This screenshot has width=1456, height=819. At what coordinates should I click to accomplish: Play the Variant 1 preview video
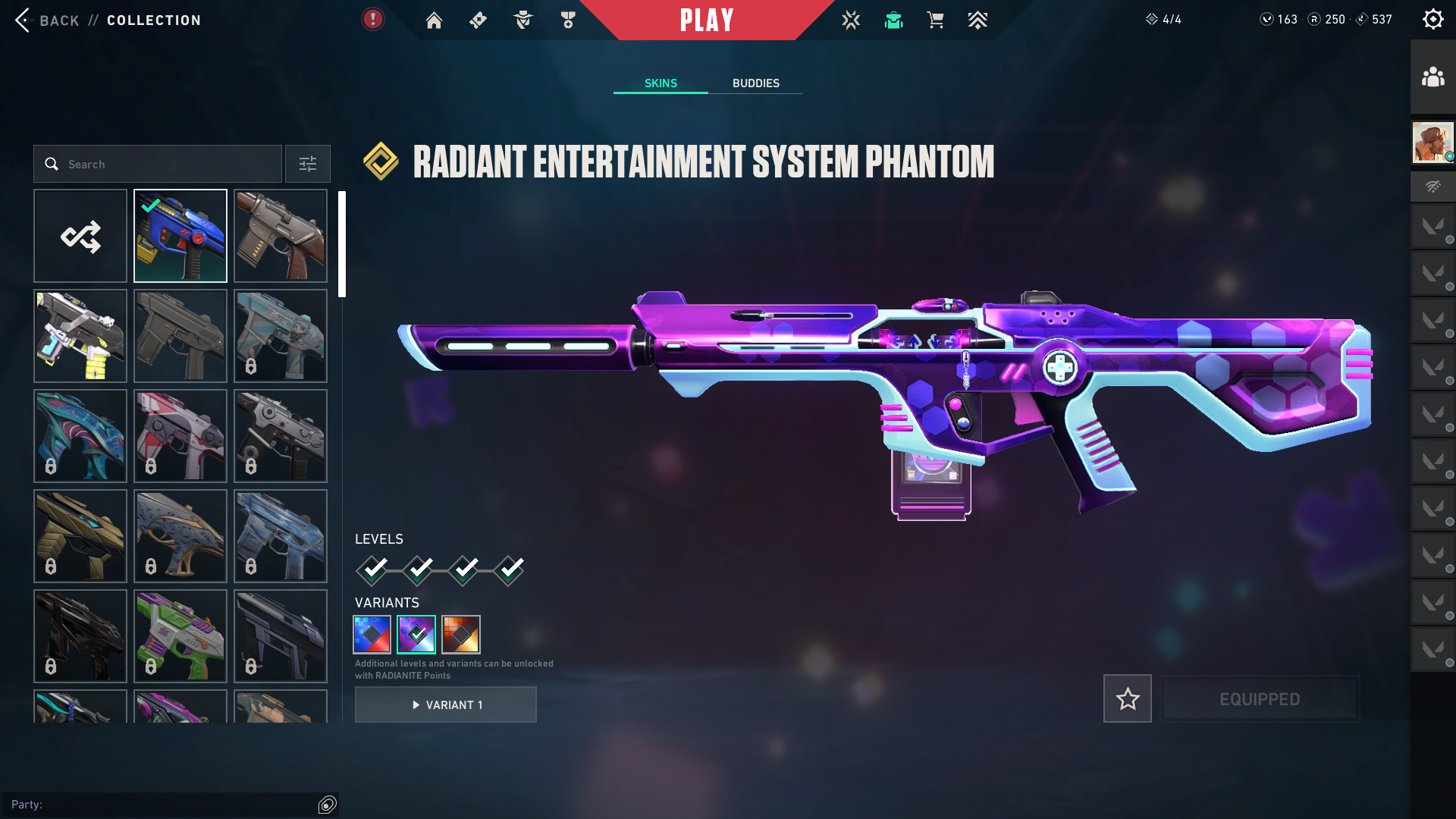(446, 704)
